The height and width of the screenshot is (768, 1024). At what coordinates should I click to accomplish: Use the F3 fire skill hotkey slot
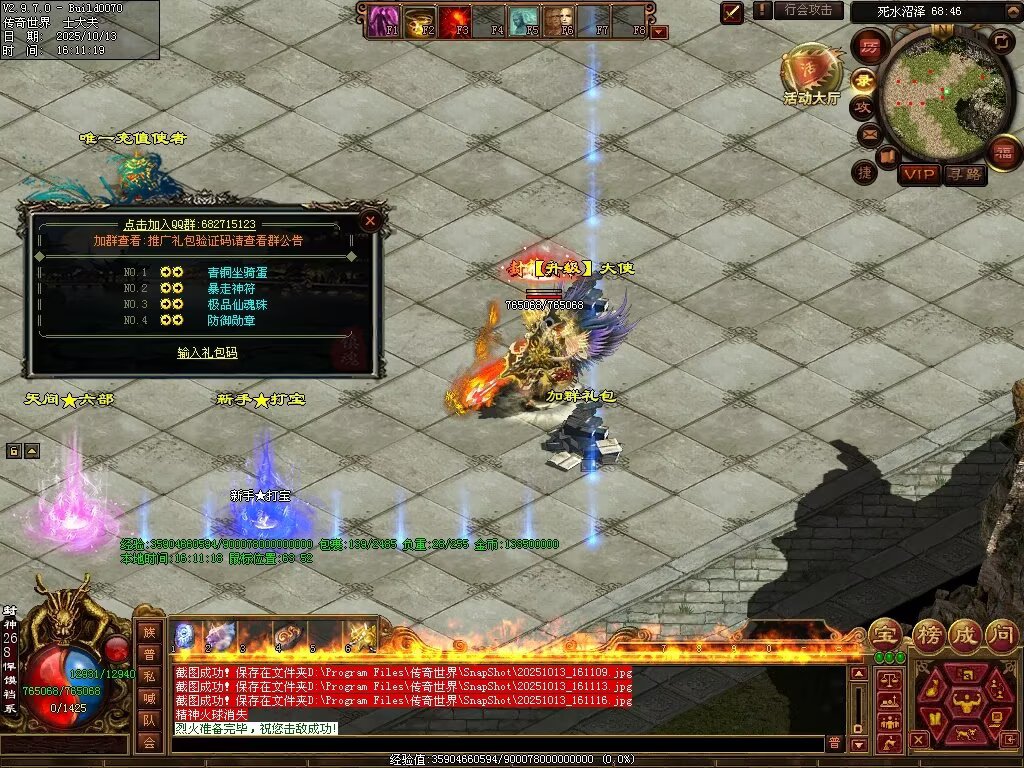[x=456, y=20]
